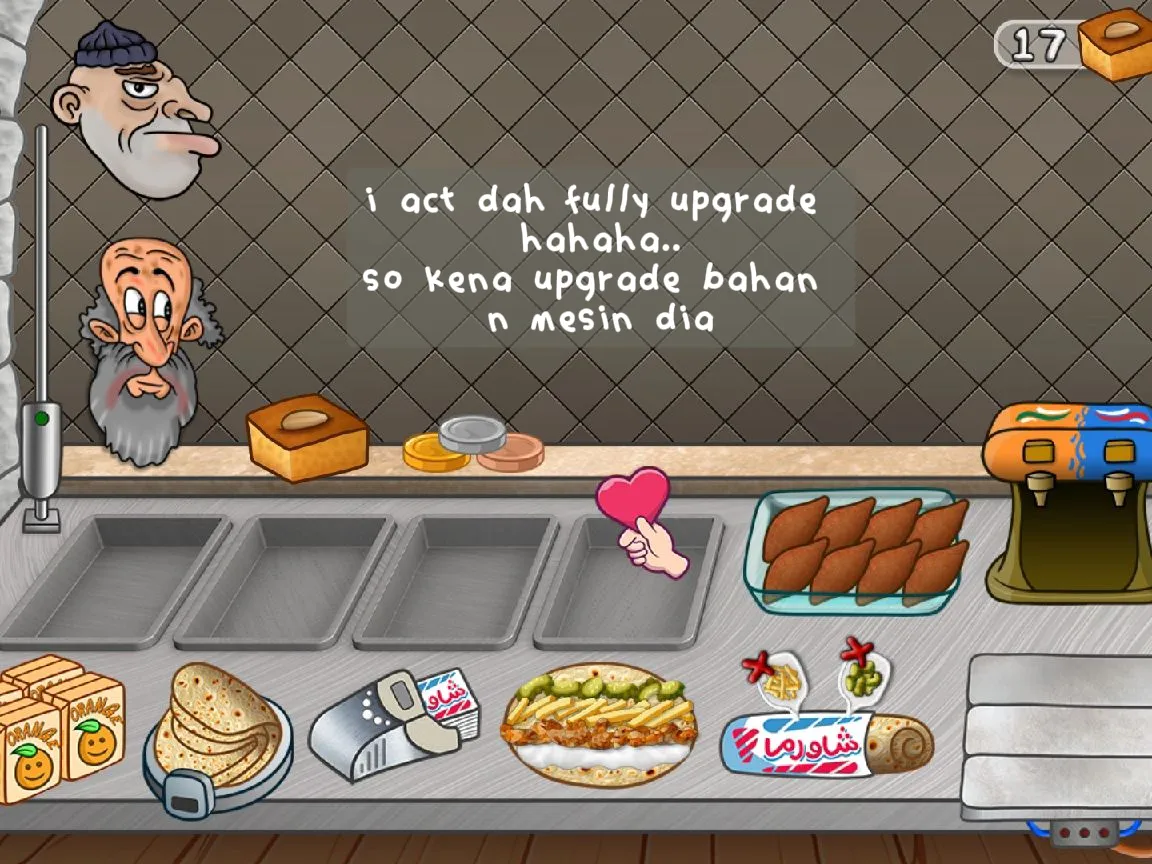Pick up the gold cake on counter
Viewport: 1152px width, 864px height.
(x=307, y=437)
